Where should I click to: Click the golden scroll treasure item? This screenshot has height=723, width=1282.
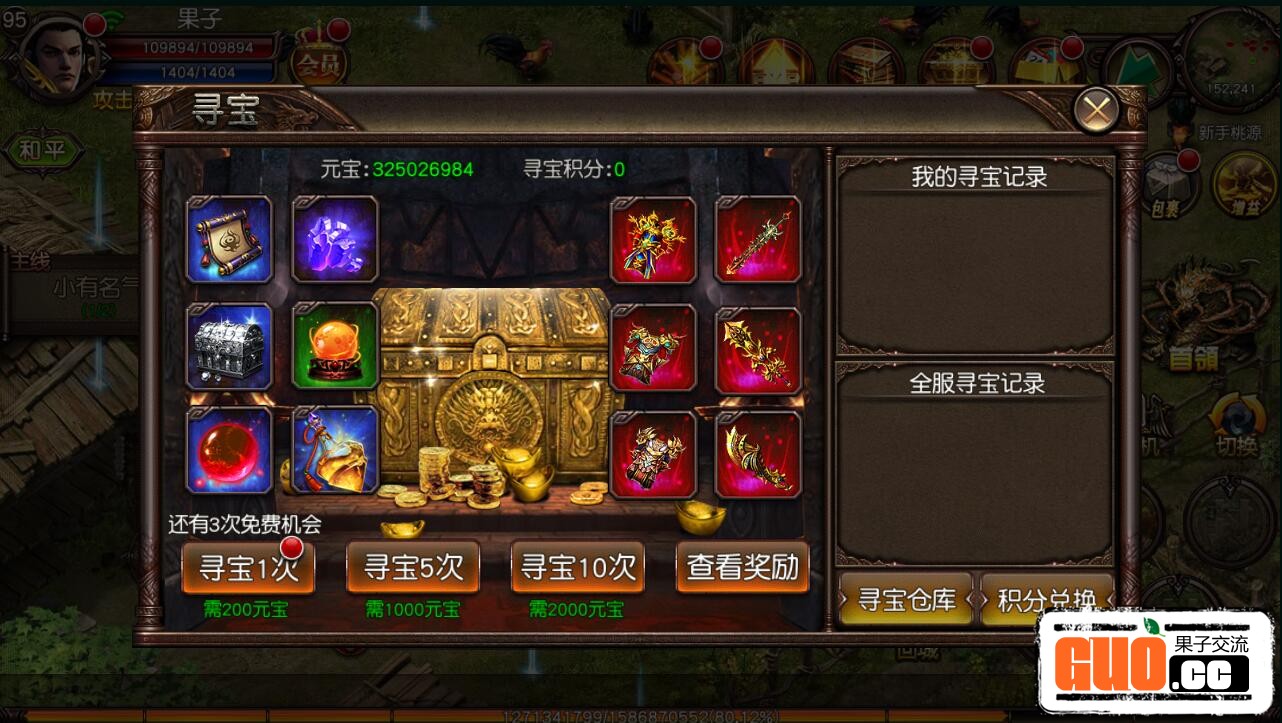coord(228,239)
